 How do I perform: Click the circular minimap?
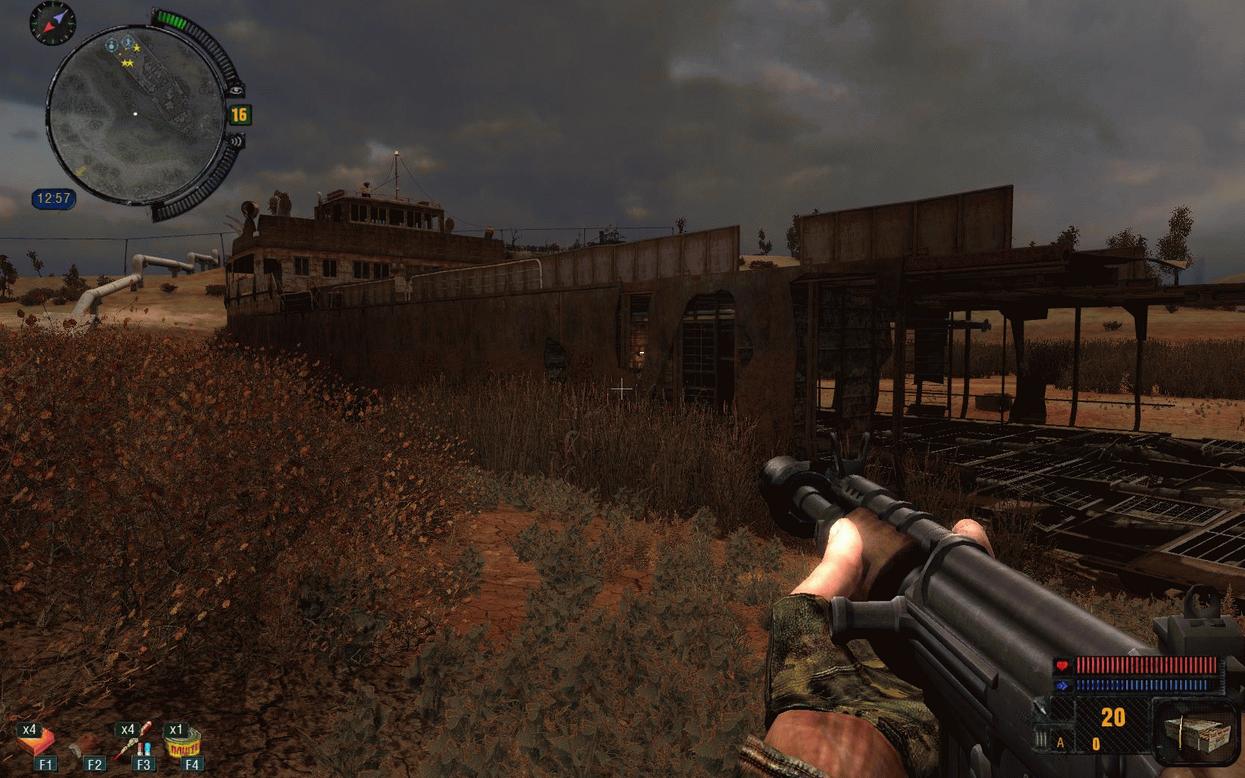coord(136,114)
